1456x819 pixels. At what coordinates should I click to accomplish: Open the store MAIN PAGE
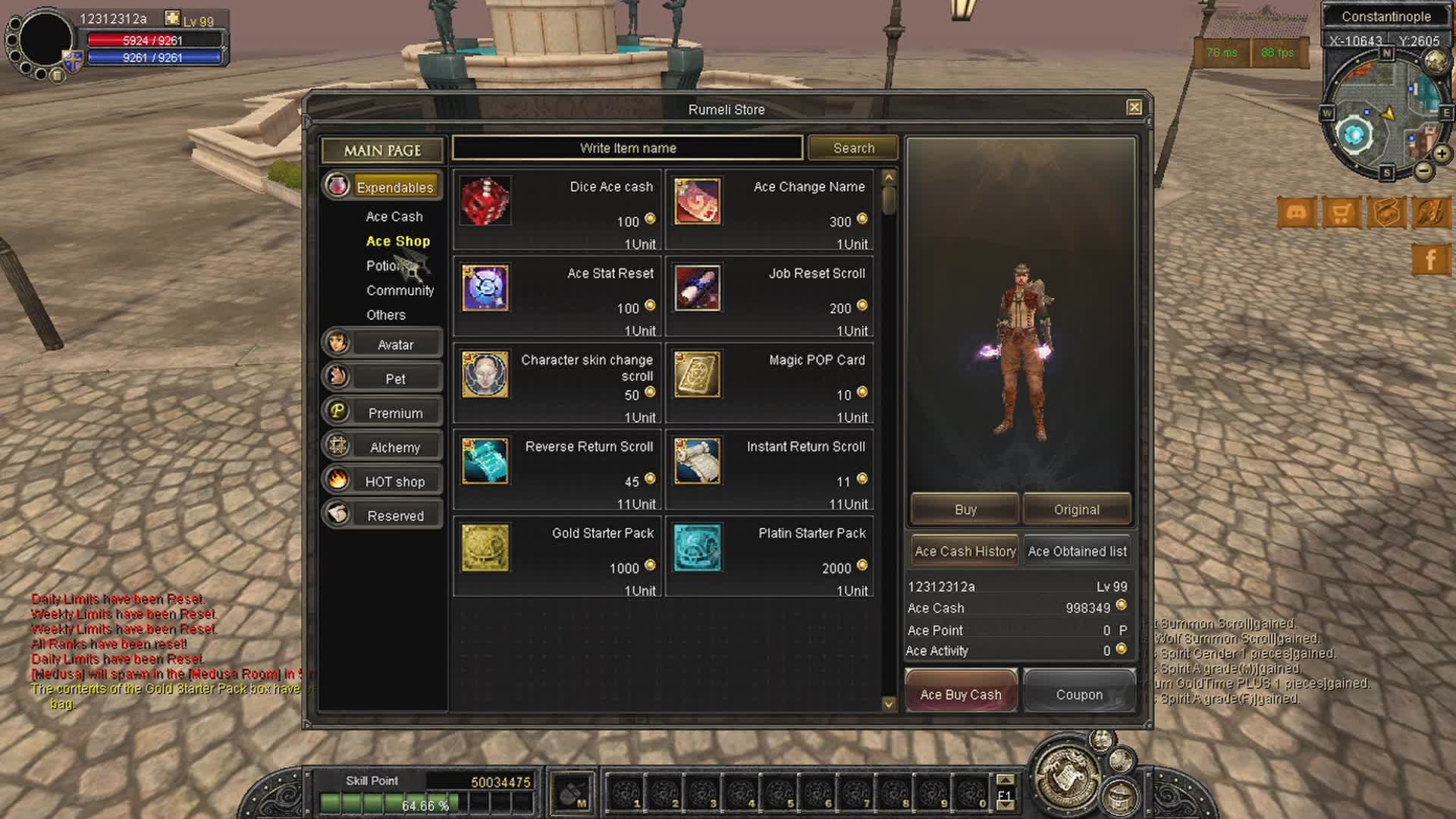pyautogui.click(x=382, y=150)
